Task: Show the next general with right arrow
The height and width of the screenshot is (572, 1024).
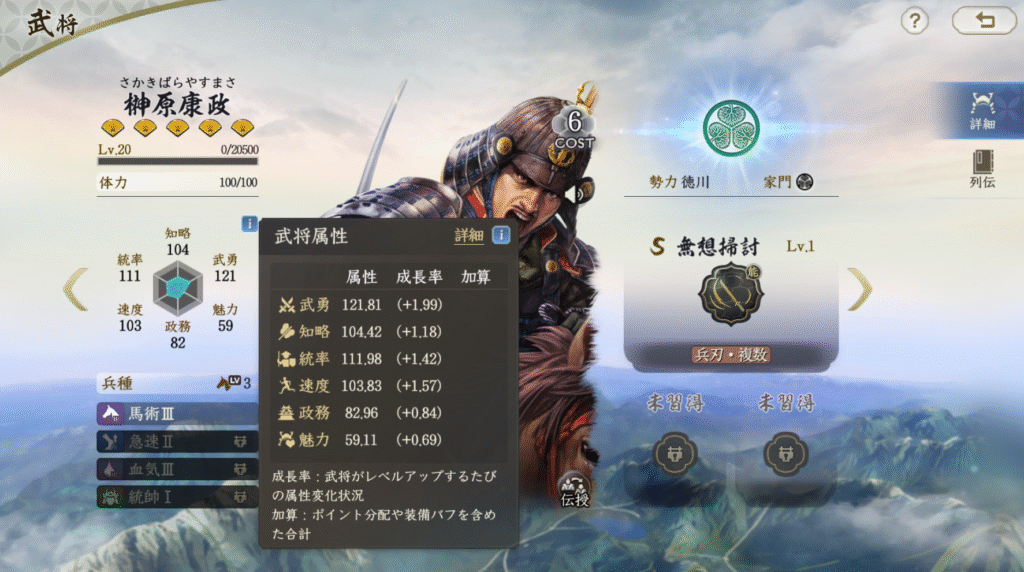Action: coord(859,289)
